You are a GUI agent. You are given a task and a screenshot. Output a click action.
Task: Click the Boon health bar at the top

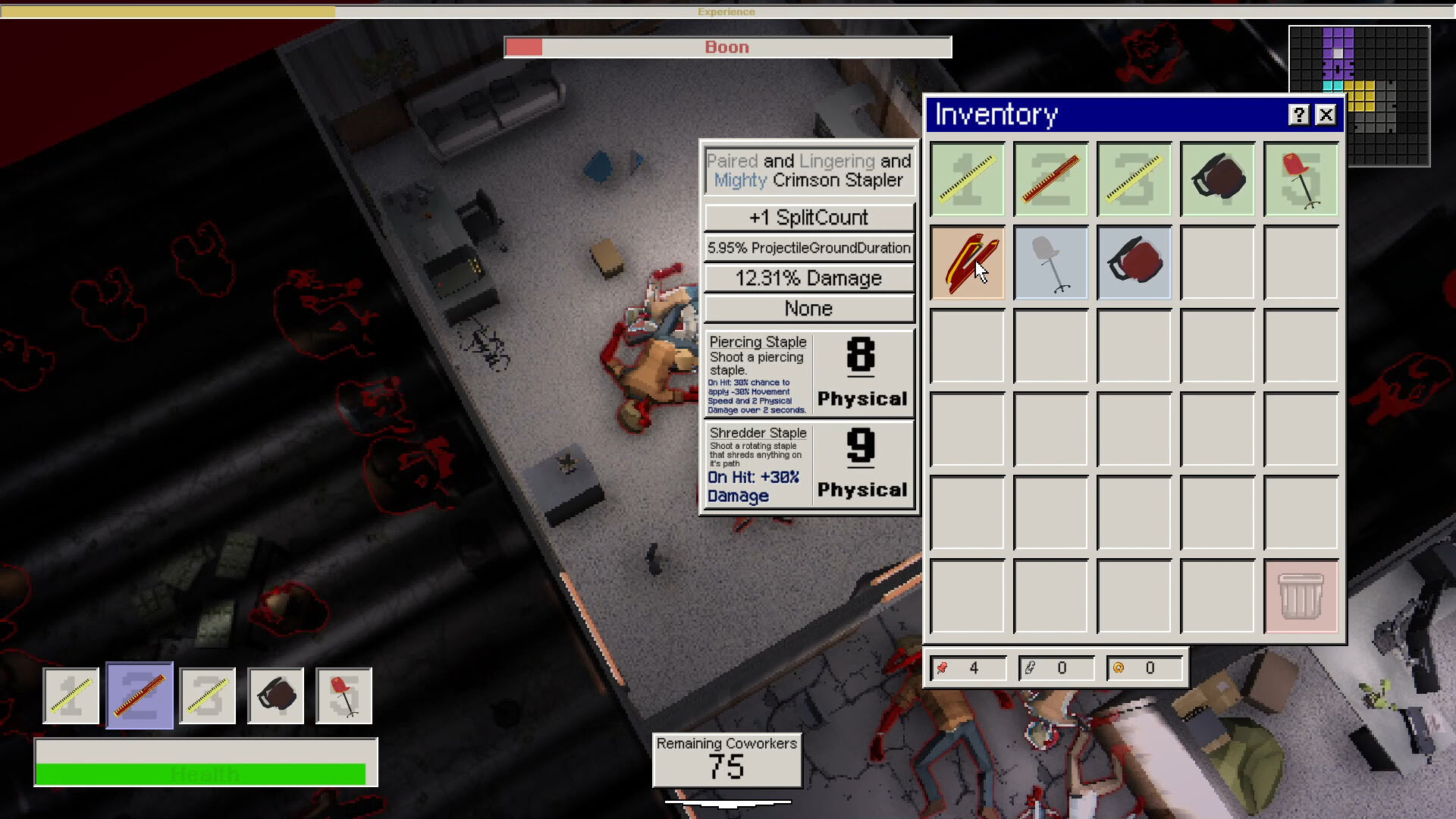coord(727,46)
